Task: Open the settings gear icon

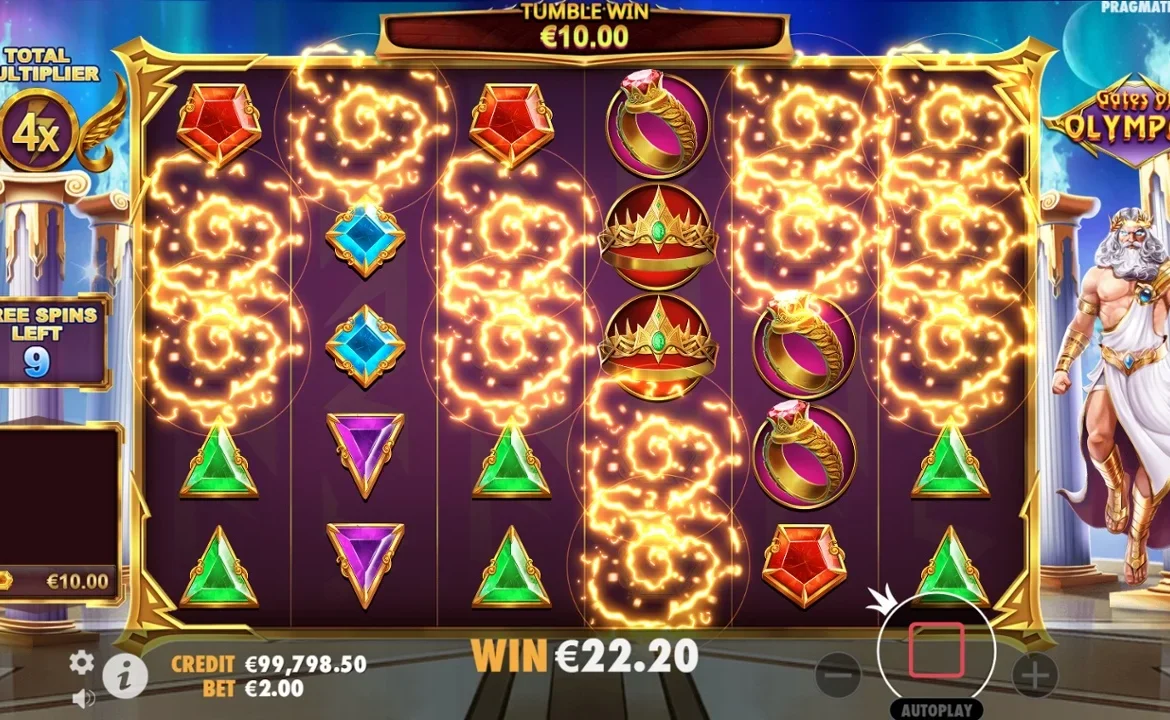Action: [81, 662]
